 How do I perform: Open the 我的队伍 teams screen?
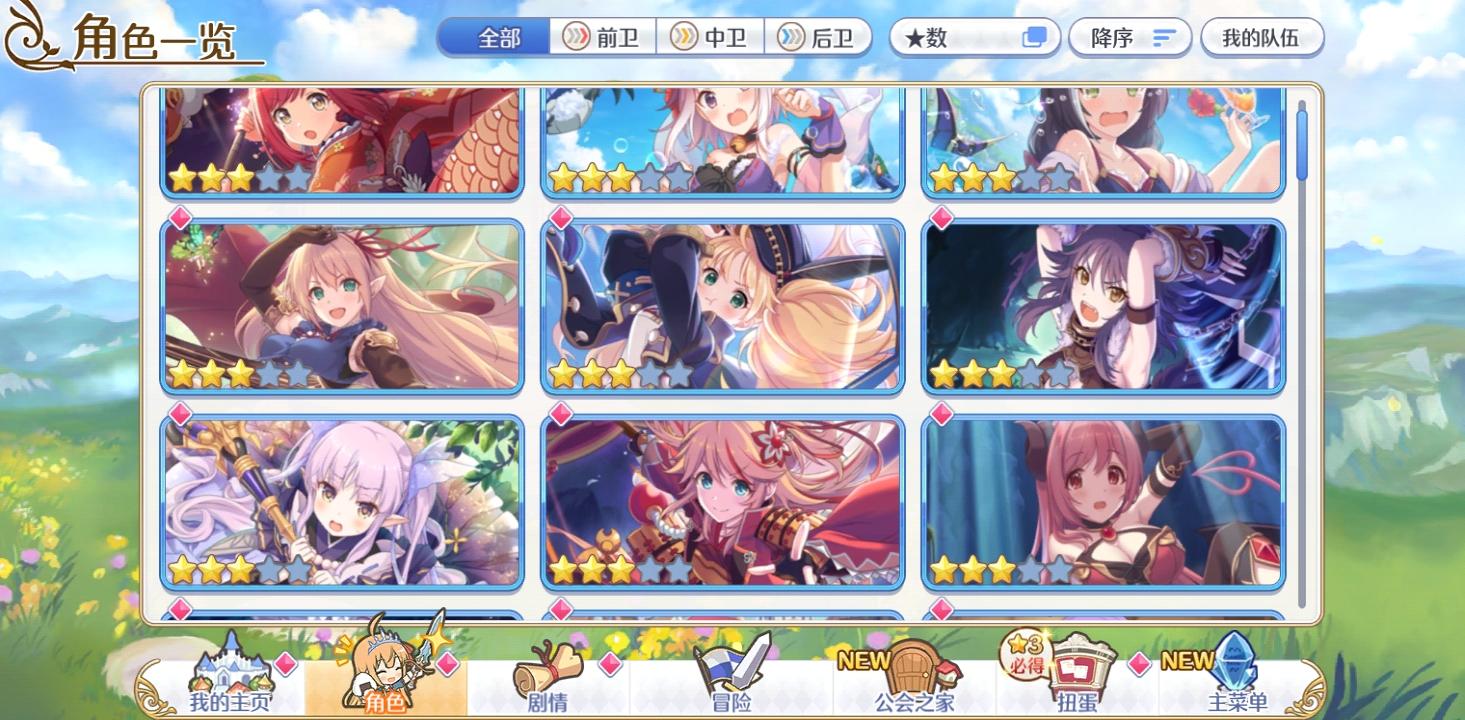click(1262, 37)
